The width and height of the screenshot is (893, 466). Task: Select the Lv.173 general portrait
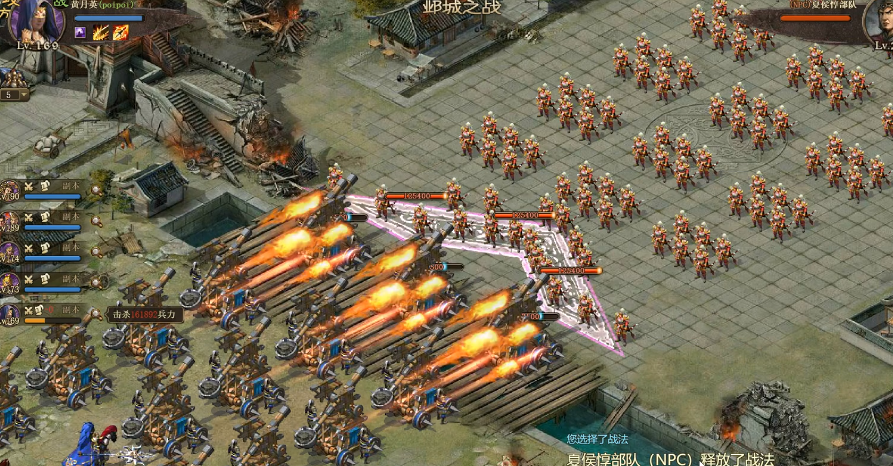(10, 283)
